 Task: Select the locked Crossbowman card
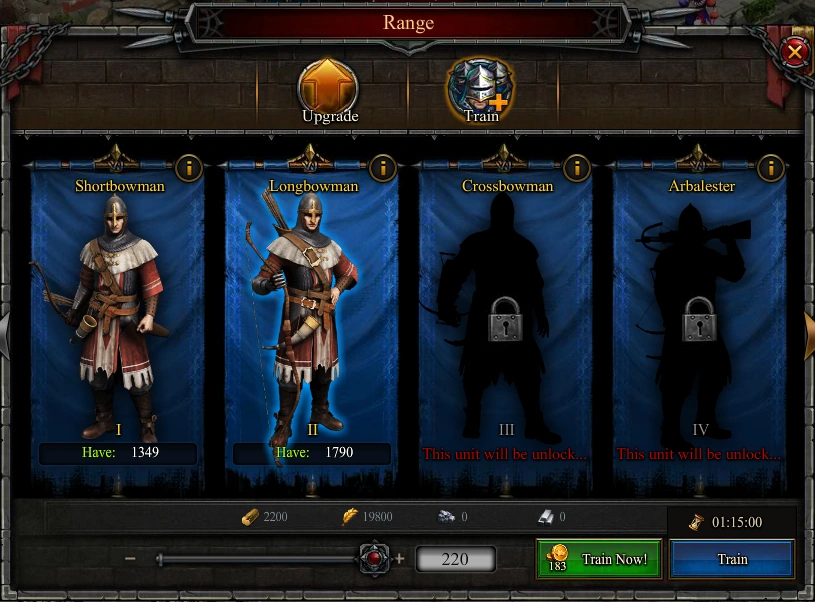[506, 310]
